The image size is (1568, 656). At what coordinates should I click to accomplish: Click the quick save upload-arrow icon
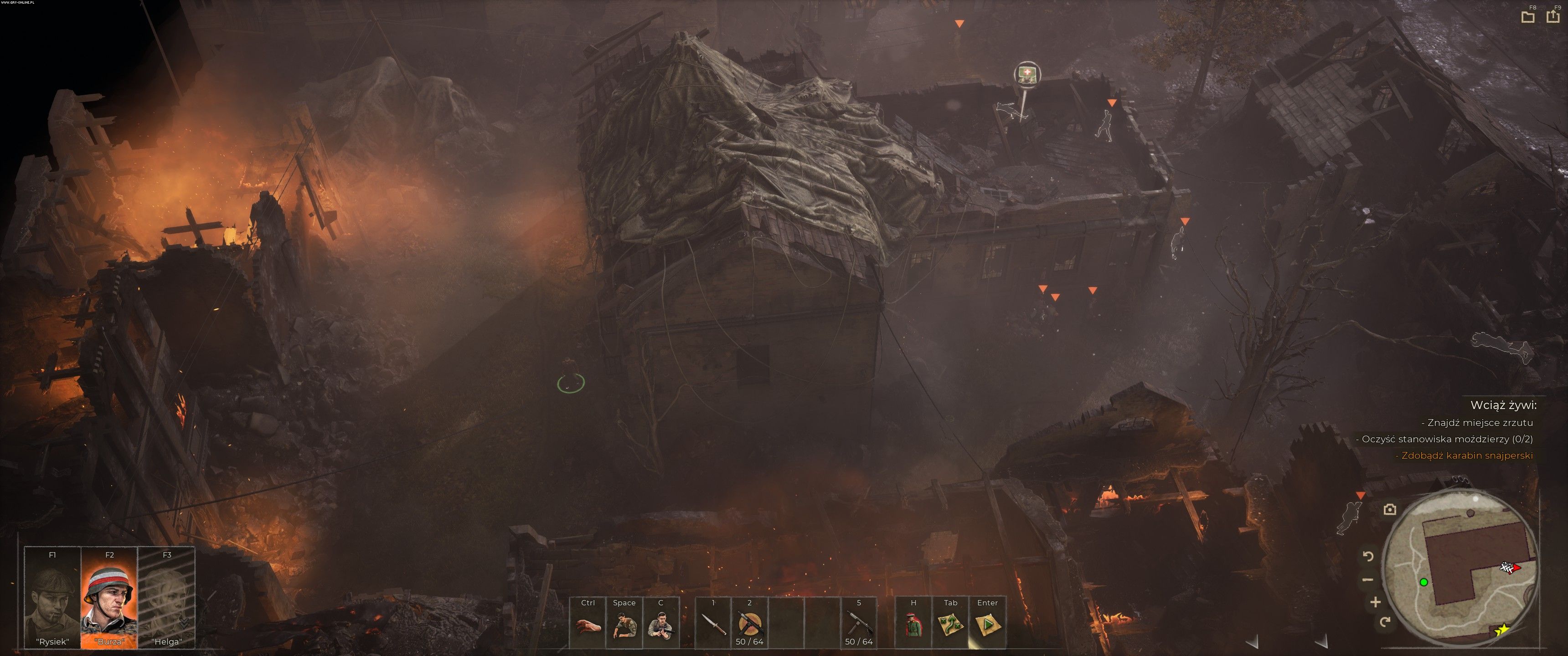point(1553,17)
